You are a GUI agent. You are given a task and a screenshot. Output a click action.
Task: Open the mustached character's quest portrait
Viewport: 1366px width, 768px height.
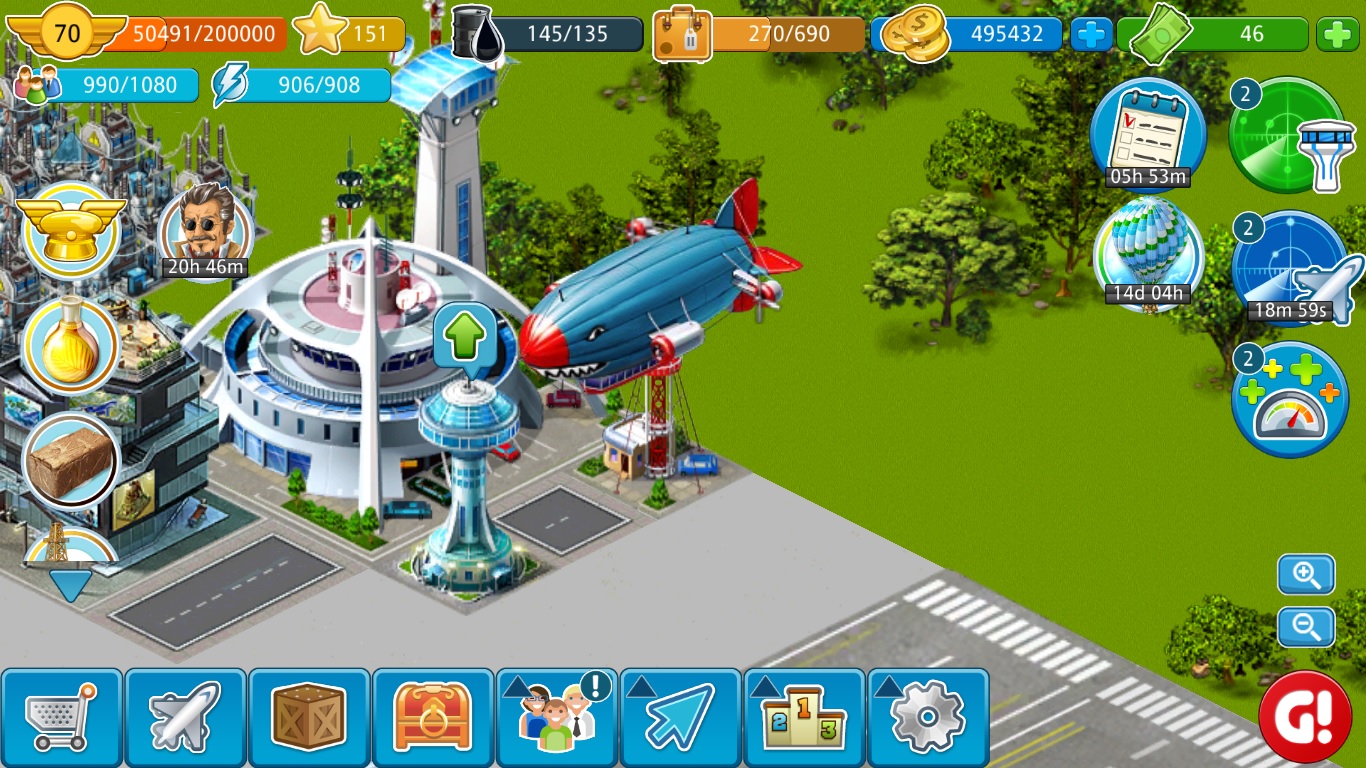(204, 230)
